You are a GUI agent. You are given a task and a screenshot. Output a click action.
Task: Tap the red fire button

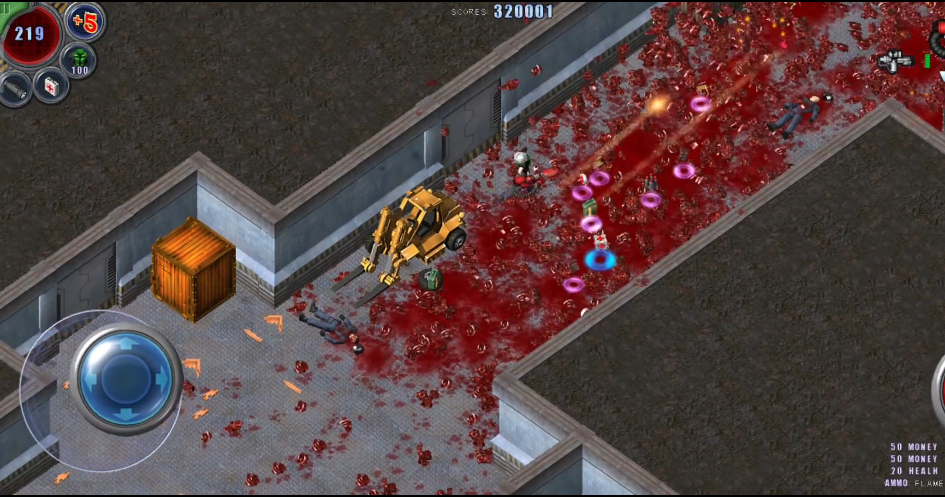pos(940,385)
